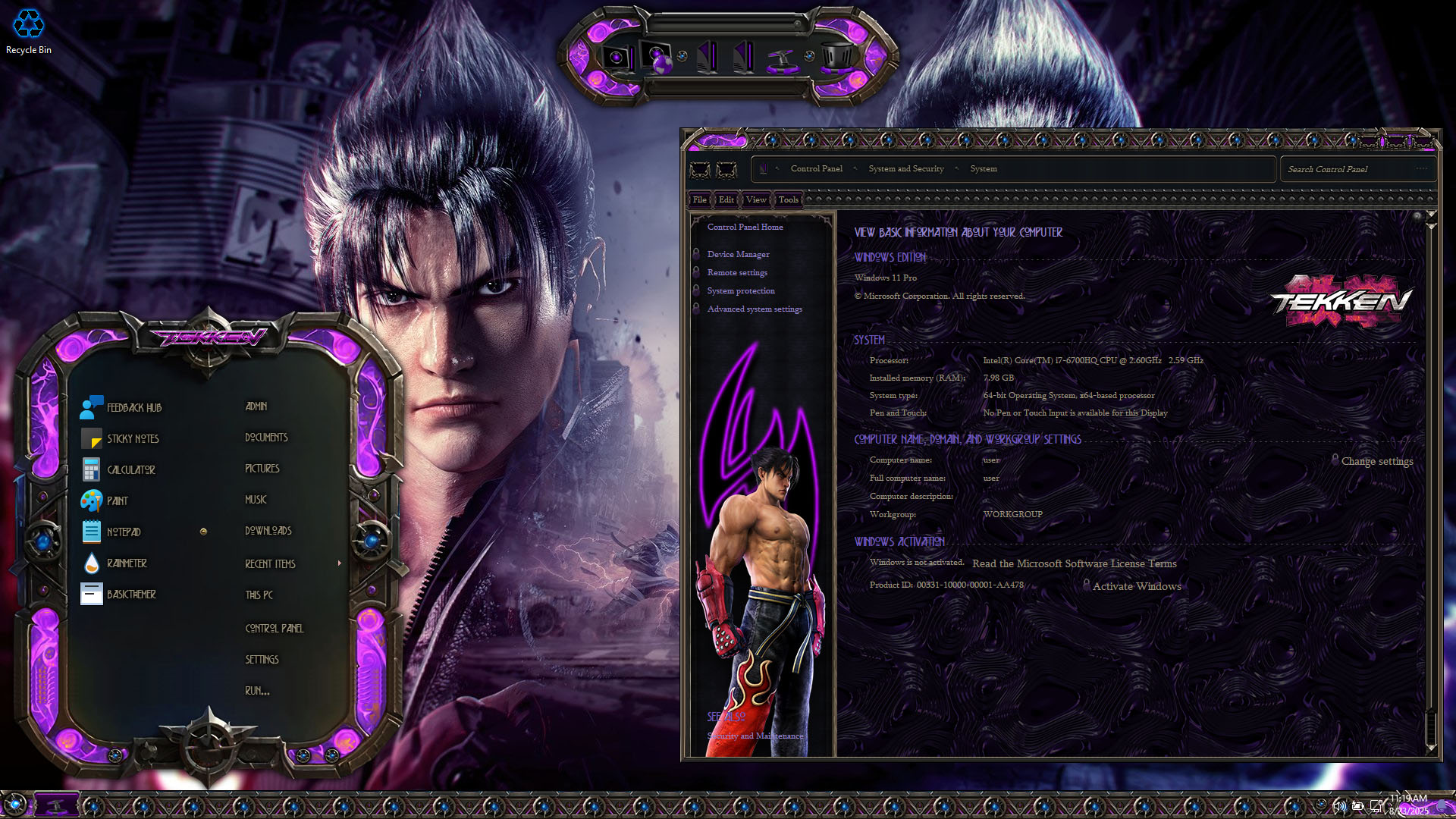This screenshot has height=819, width=1456.
Task: Select the Documents folder entry
Action: [x=266, y=438]
